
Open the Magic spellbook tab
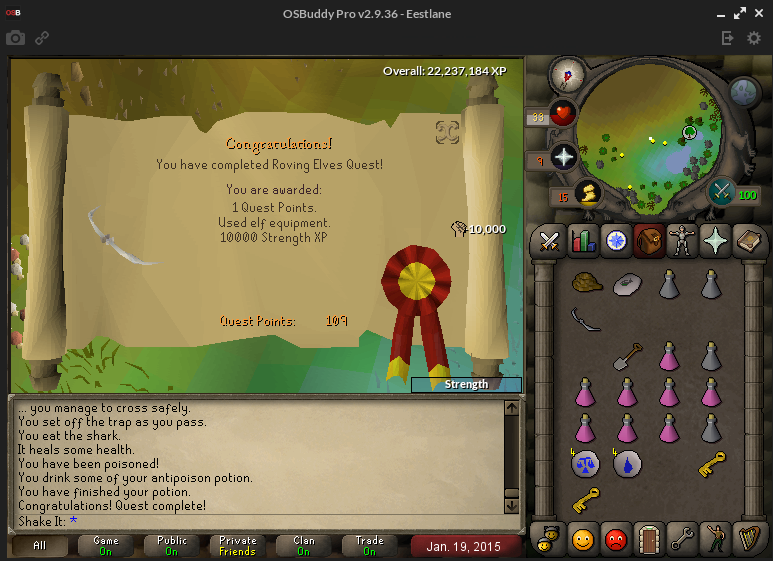pos(748,241)
